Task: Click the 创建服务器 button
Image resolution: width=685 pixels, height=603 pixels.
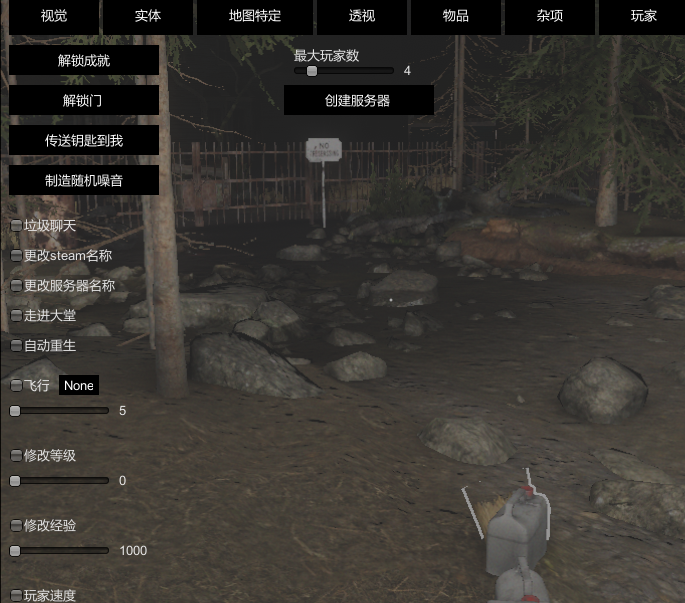Action: click(358, 100)
